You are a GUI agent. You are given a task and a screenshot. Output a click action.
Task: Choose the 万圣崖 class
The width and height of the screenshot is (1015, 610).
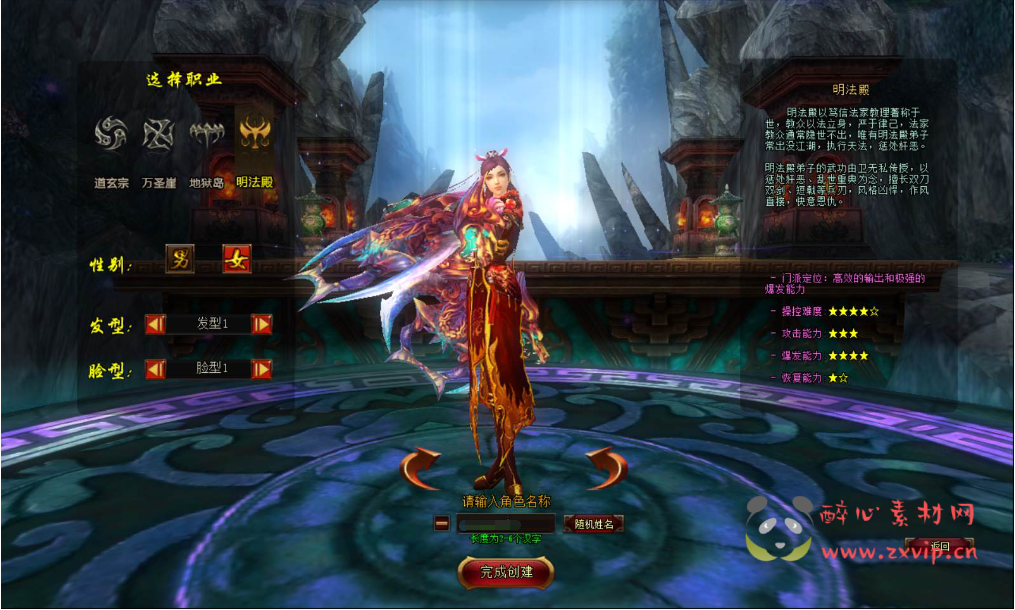pyautogui.click(x=158, y=134)
